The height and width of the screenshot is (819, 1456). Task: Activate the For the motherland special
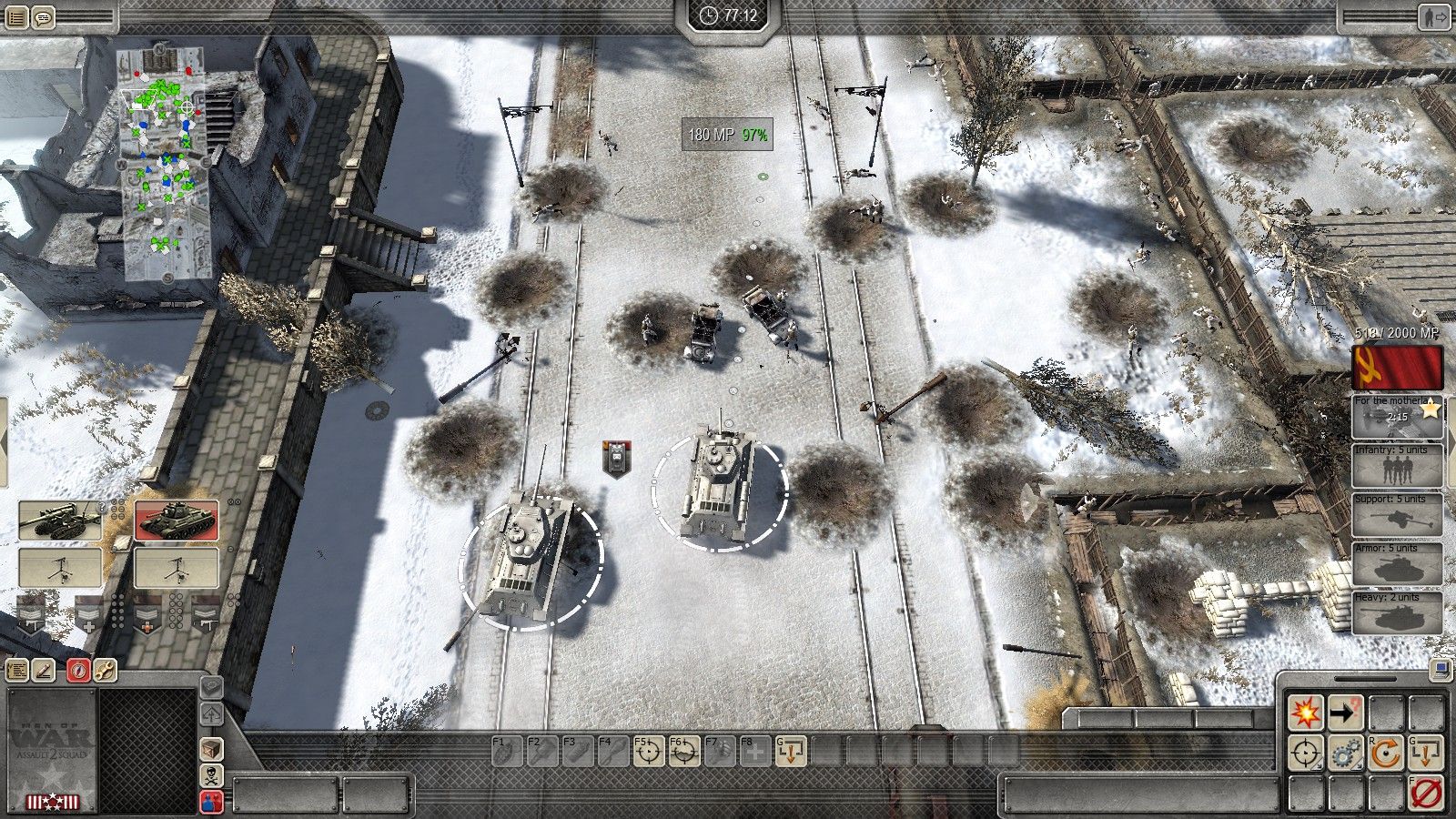coord(1397,418)
